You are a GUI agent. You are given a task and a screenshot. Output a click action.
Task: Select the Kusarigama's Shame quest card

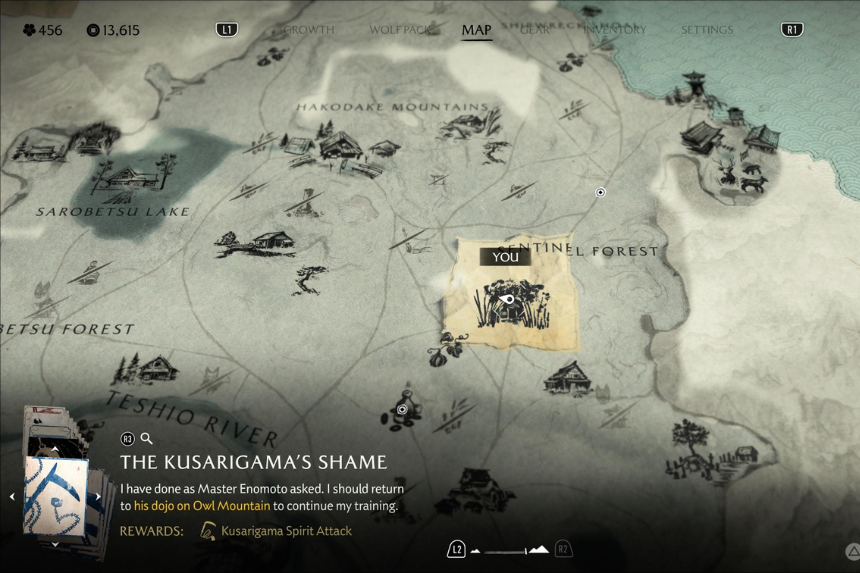pos(56,496)
